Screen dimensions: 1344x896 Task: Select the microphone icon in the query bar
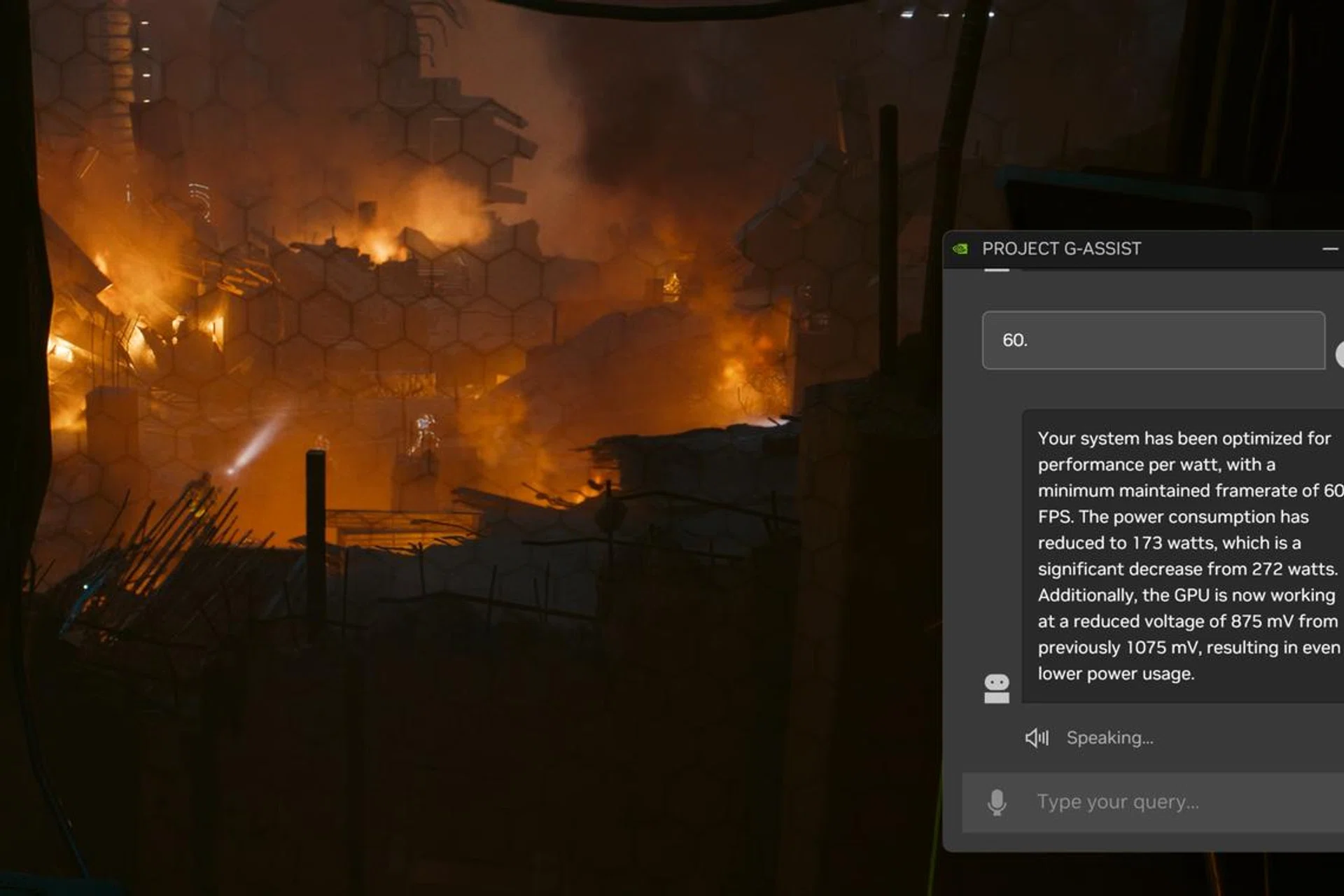point(997,802)
